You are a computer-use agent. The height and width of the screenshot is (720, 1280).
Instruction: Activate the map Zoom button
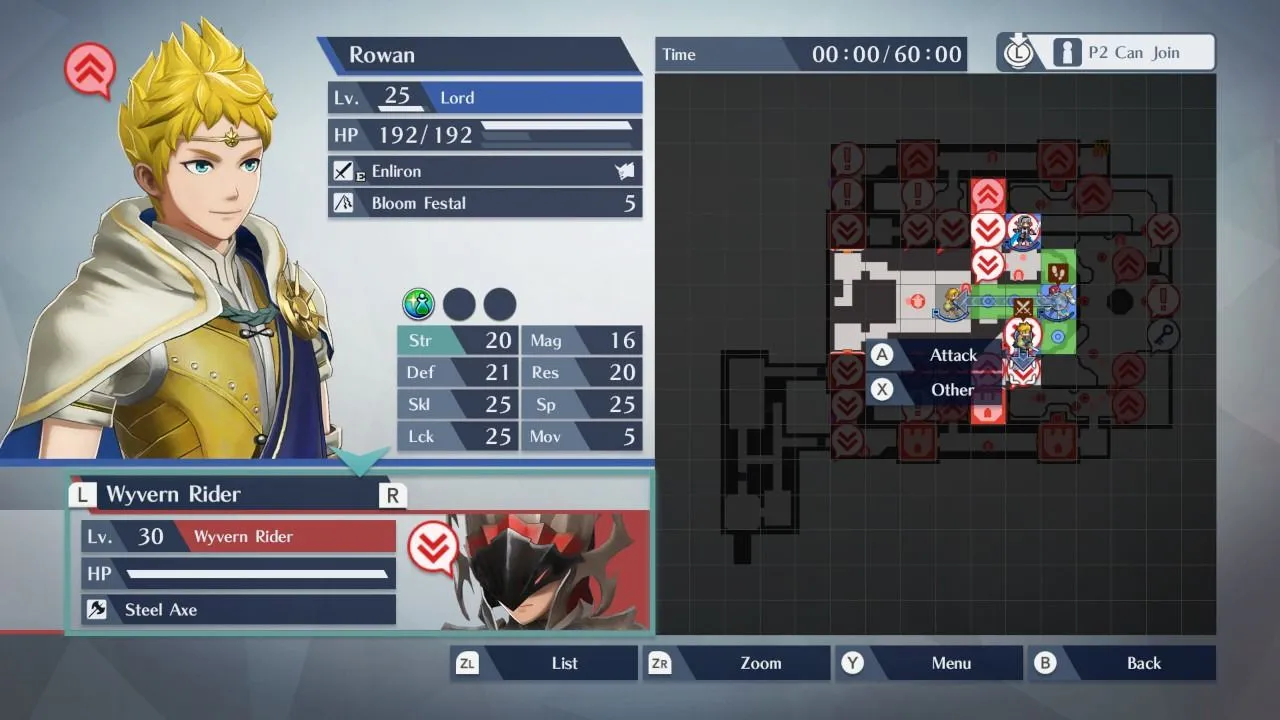click(x=740, y=663)
